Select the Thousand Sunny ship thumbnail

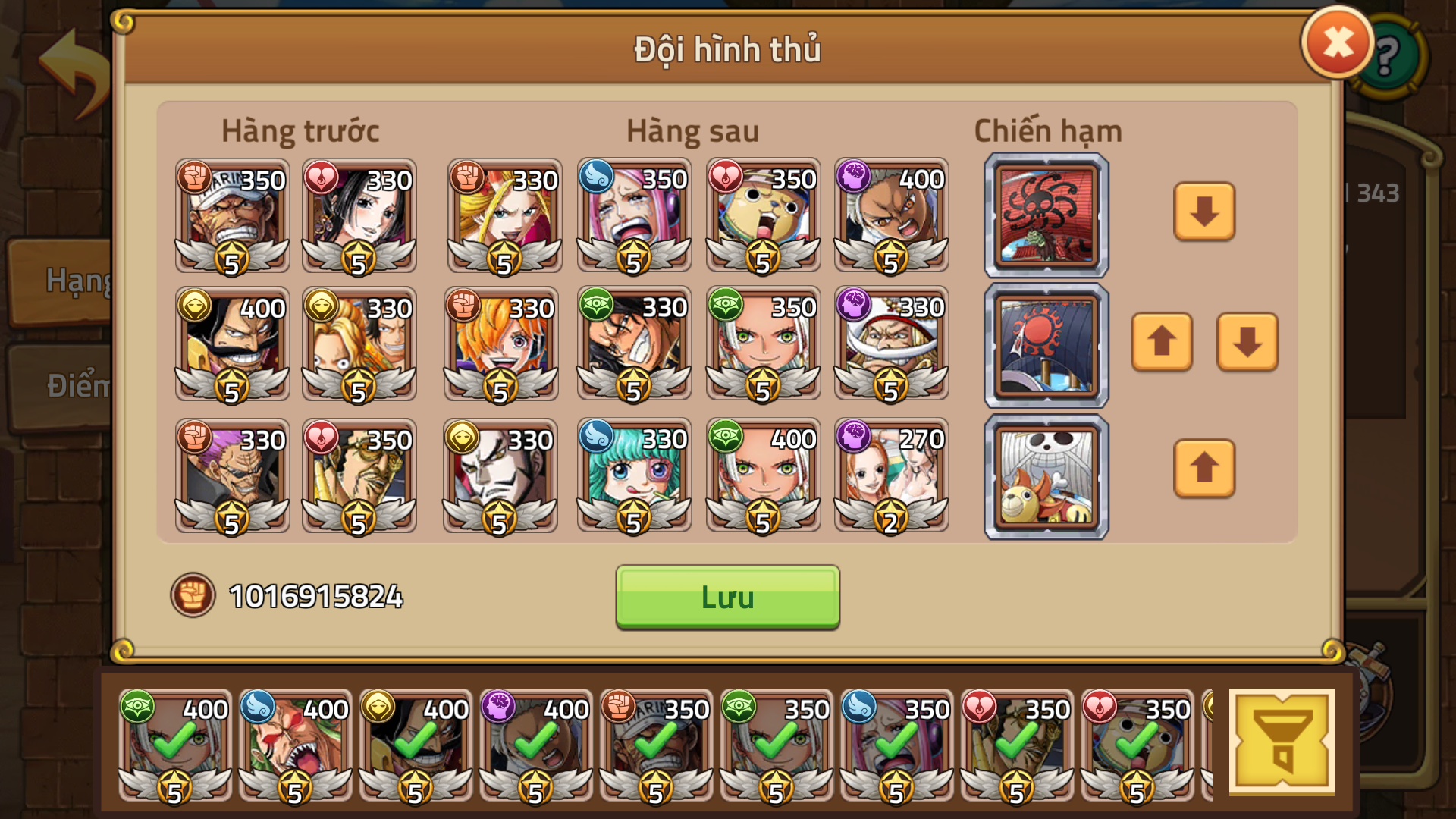[x=1045, y=475]
